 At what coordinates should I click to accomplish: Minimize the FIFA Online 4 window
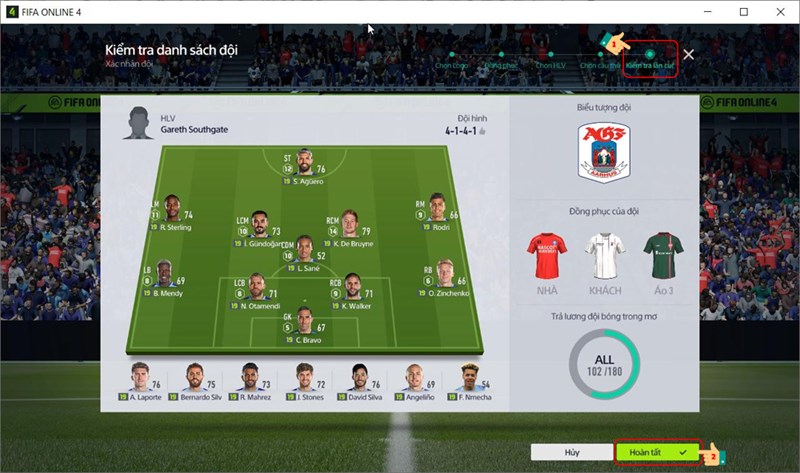pos(706,12)
